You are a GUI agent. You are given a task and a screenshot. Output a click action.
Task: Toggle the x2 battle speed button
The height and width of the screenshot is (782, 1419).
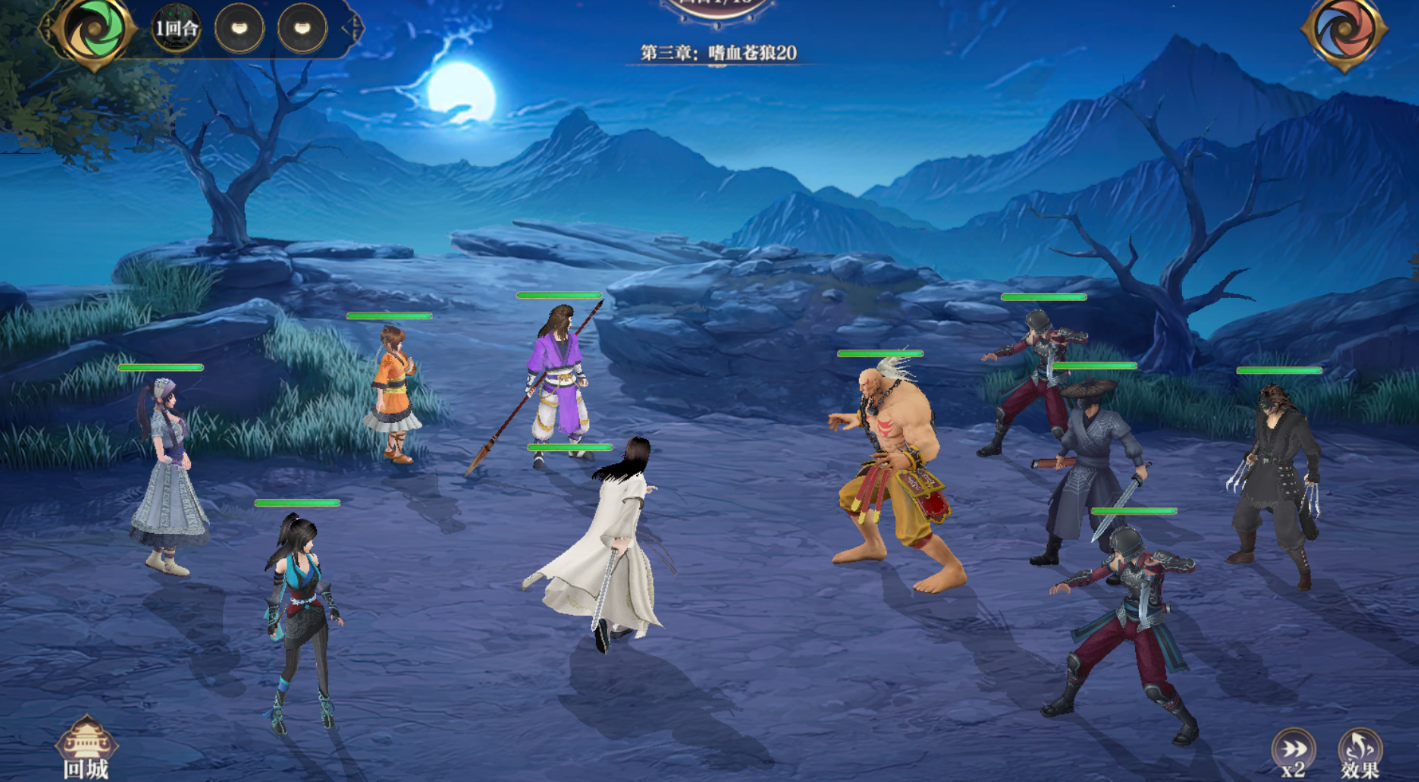[1293, 751]
